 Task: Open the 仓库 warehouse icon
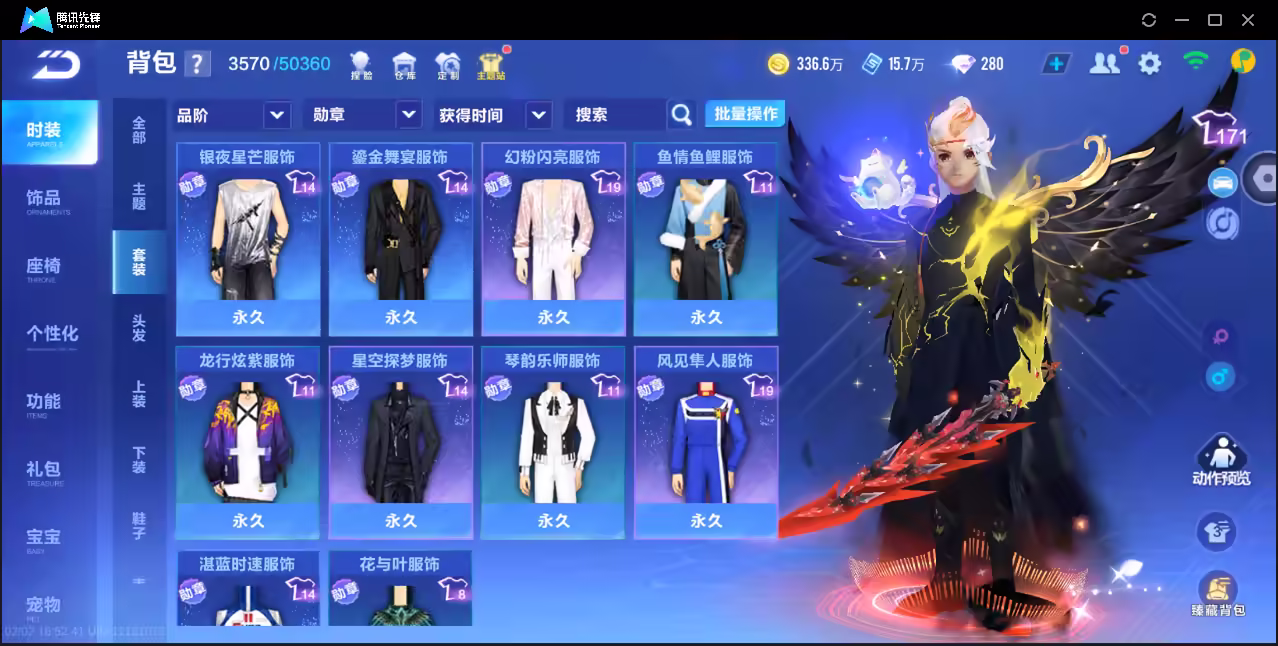point(404,65)
